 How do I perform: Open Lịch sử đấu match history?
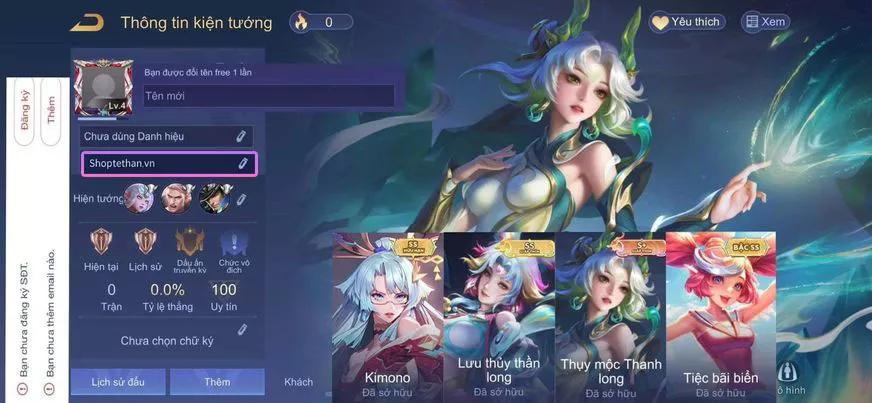119,382
